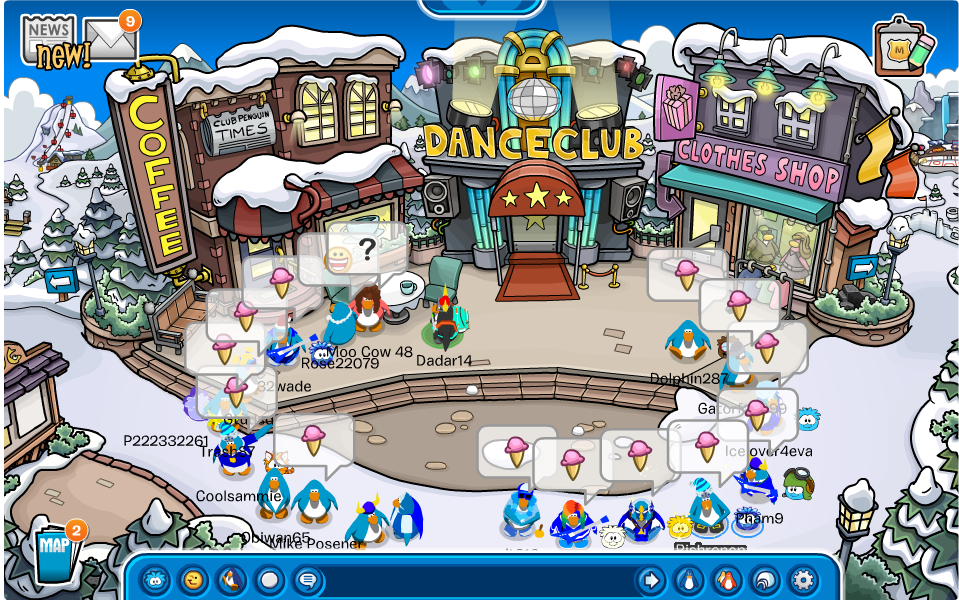Viewport: 959px width, 600px height.
Task: Open the speech bubble safe chat menu
Action: coord(307,579)
